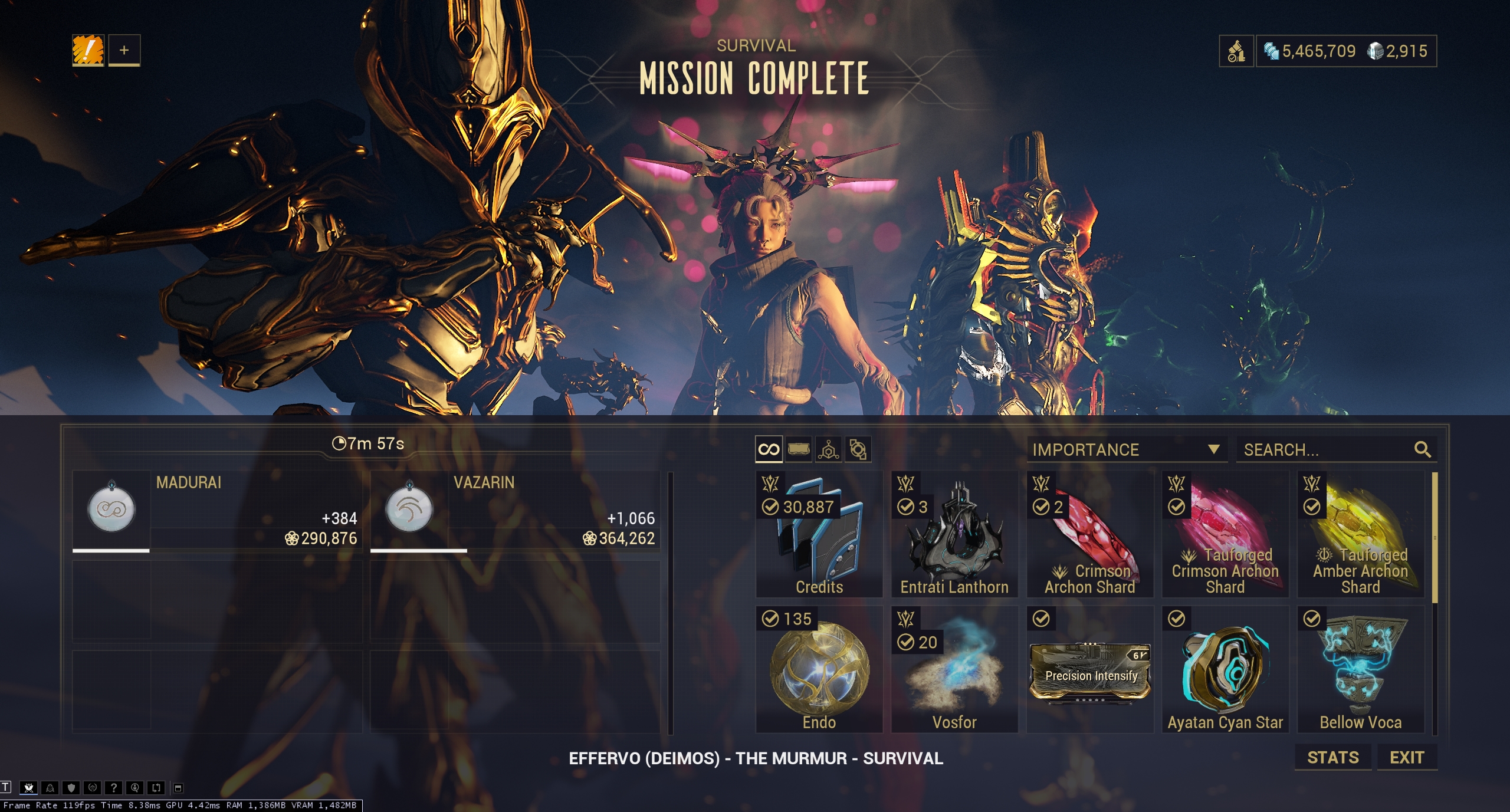Show all rewards with the infinity tab
The width and height of the screenshot is (1510, 812).
click(x=769, y=449)
